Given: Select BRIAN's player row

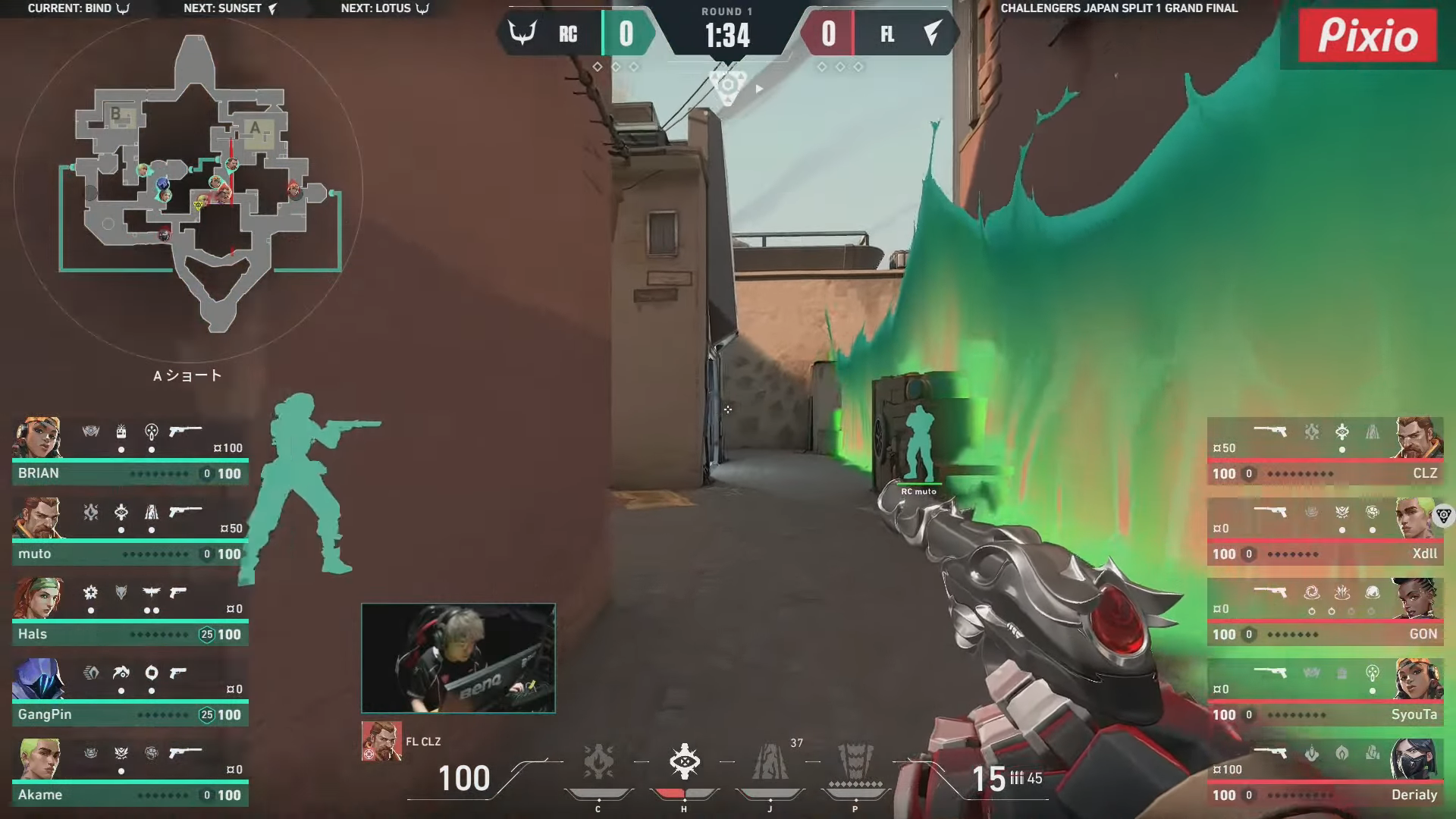Looking at the screenshot, I should tap(130, 452).
